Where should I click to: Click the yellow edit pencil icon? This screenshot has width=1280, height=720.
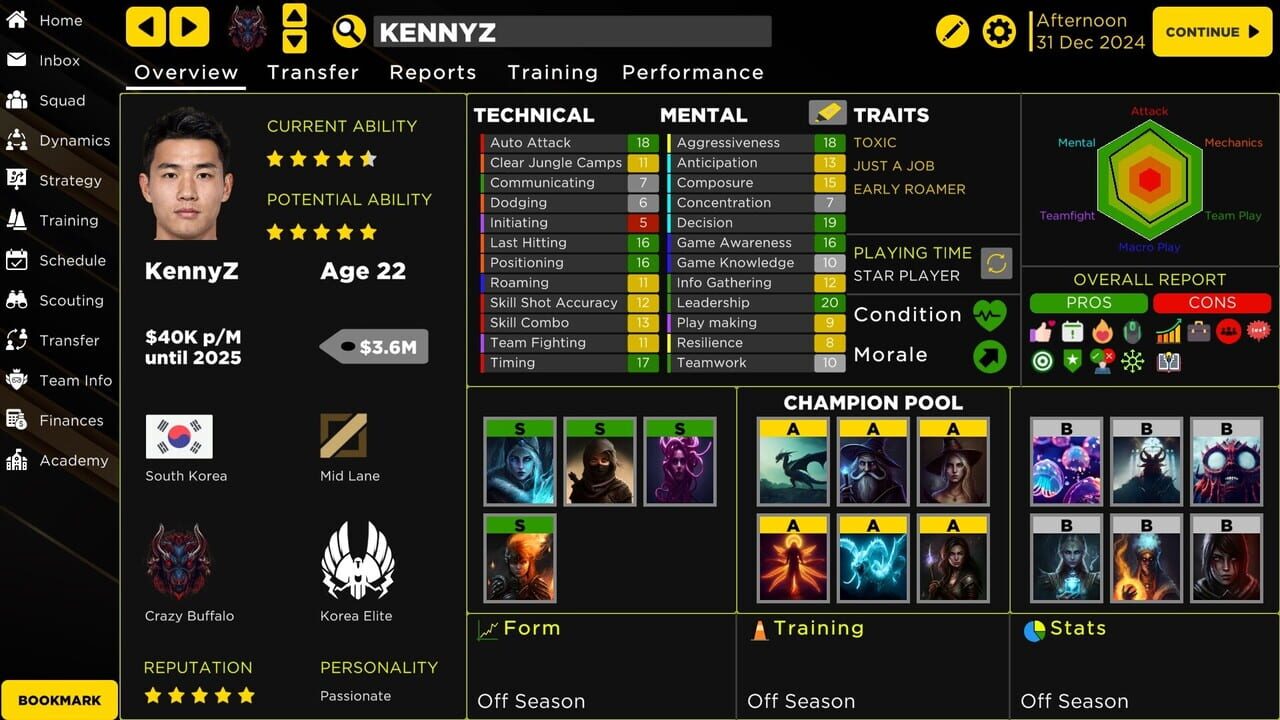pos(952,31)
